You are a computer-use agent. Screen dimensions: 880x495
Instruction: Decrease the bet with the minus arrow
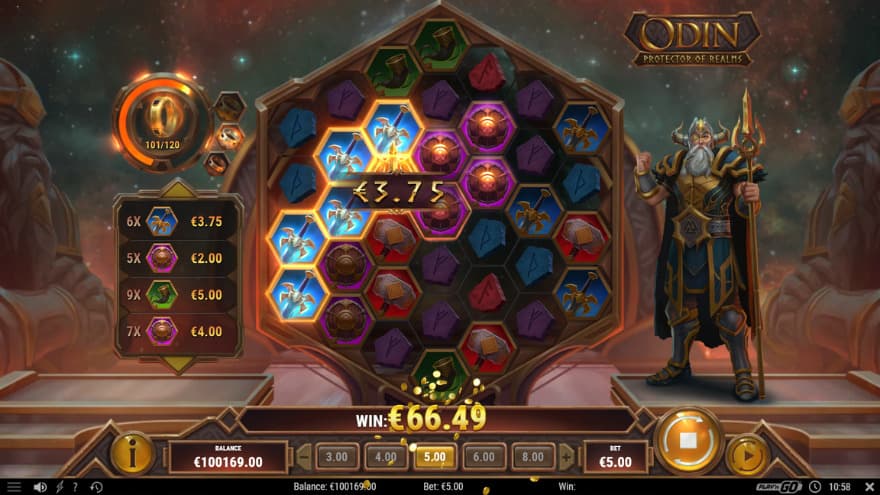pos(304,458)
